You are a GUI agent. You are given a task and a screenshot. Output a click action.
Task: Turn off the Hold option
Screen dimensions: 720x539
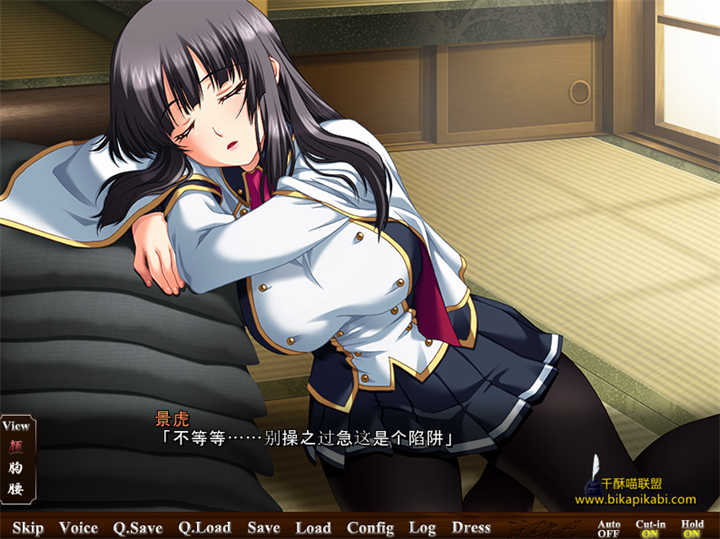click(x=692, y=528)
